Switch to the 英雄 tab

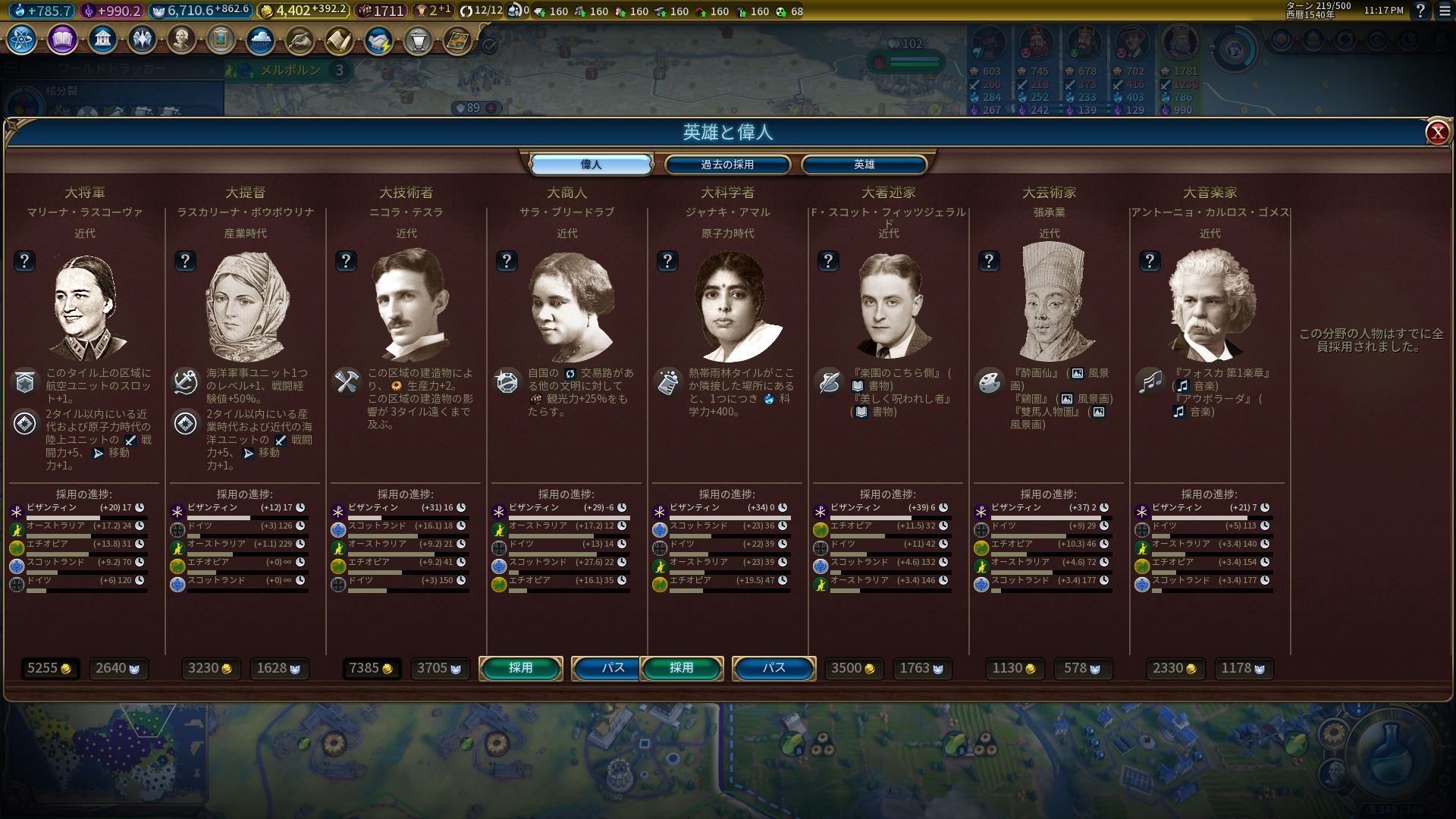(864, 165)
